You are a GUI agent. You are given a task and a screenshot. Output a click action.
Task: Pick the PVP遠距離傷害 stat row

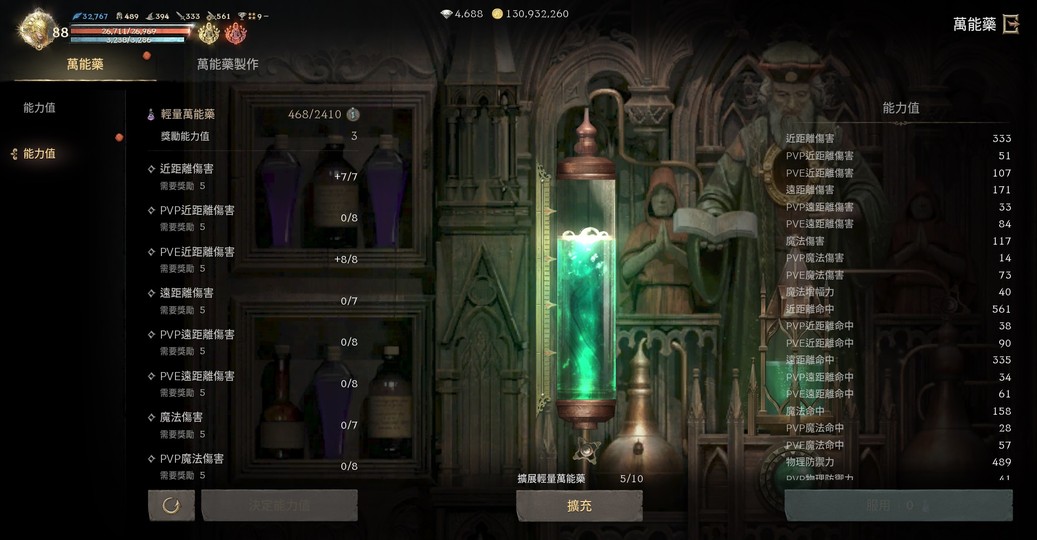coord(250,342)
